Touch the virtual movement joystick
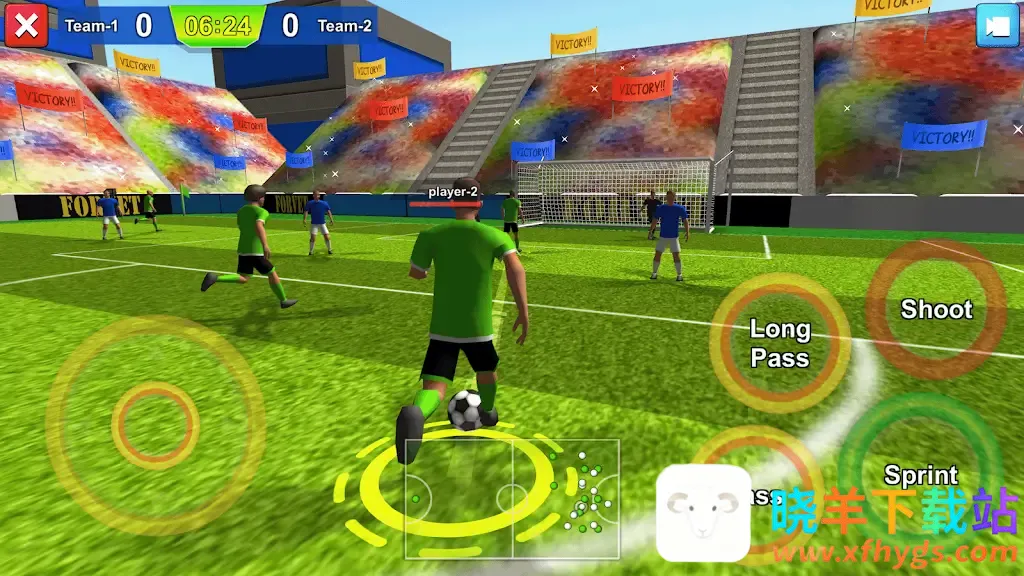The height and width of the screenshot is (576, 1024). [155, 425]
